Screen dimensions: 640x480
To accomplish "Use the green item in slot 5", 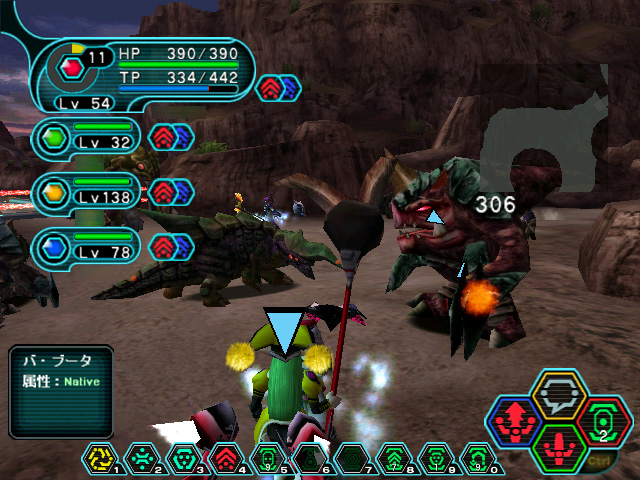I will (x=268, y=458).
